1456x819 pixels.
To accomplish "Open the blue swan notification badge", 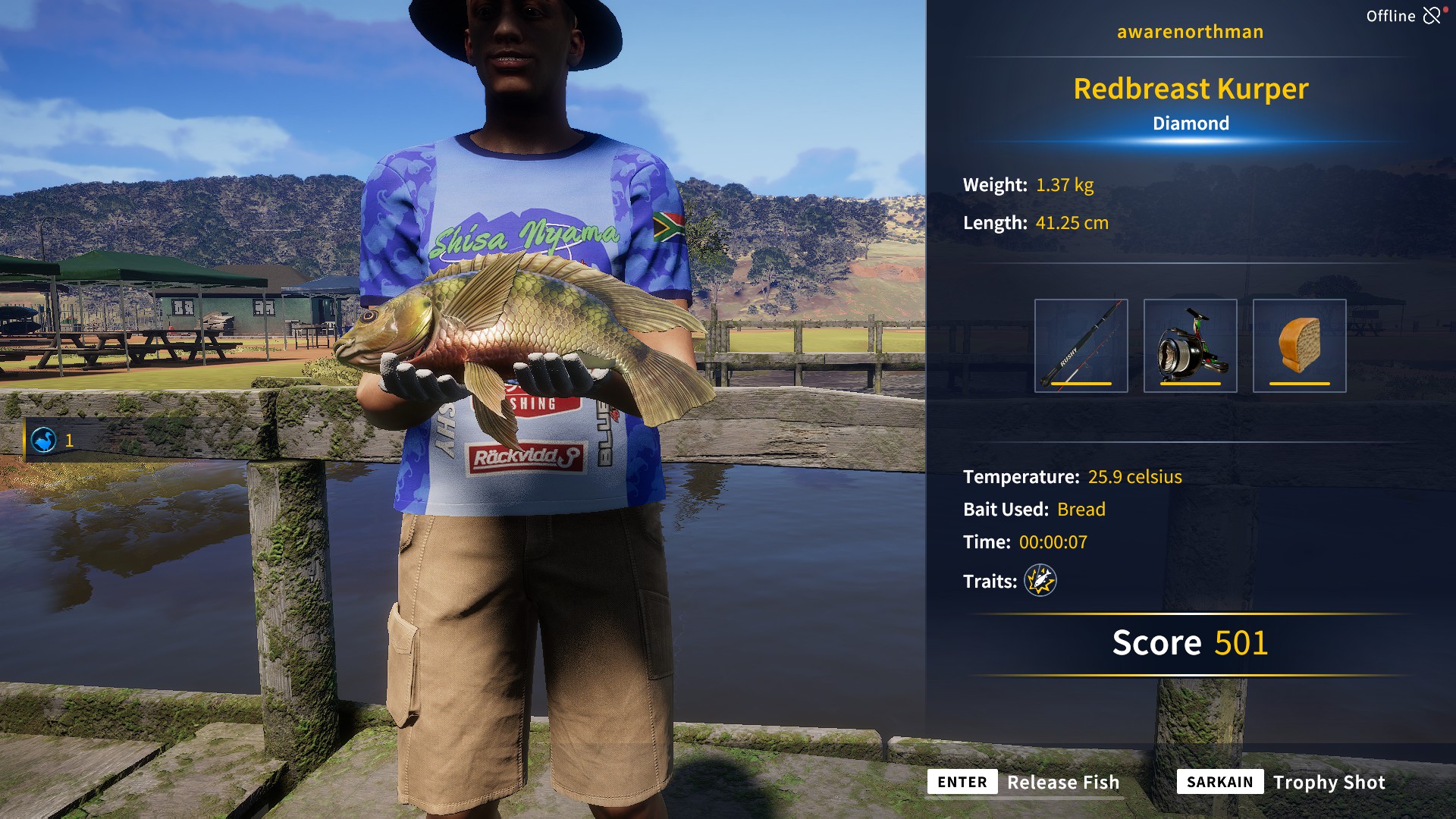I will (x=44, y=440).
